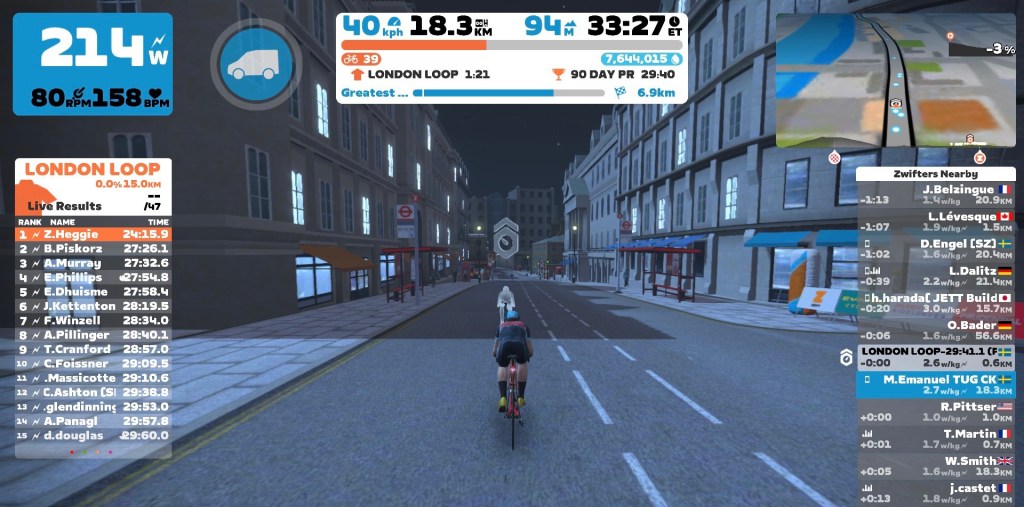Select A.Murray's leaderboard entry
The height and width of the screenshot is (507, 1024).
[93, 263]
